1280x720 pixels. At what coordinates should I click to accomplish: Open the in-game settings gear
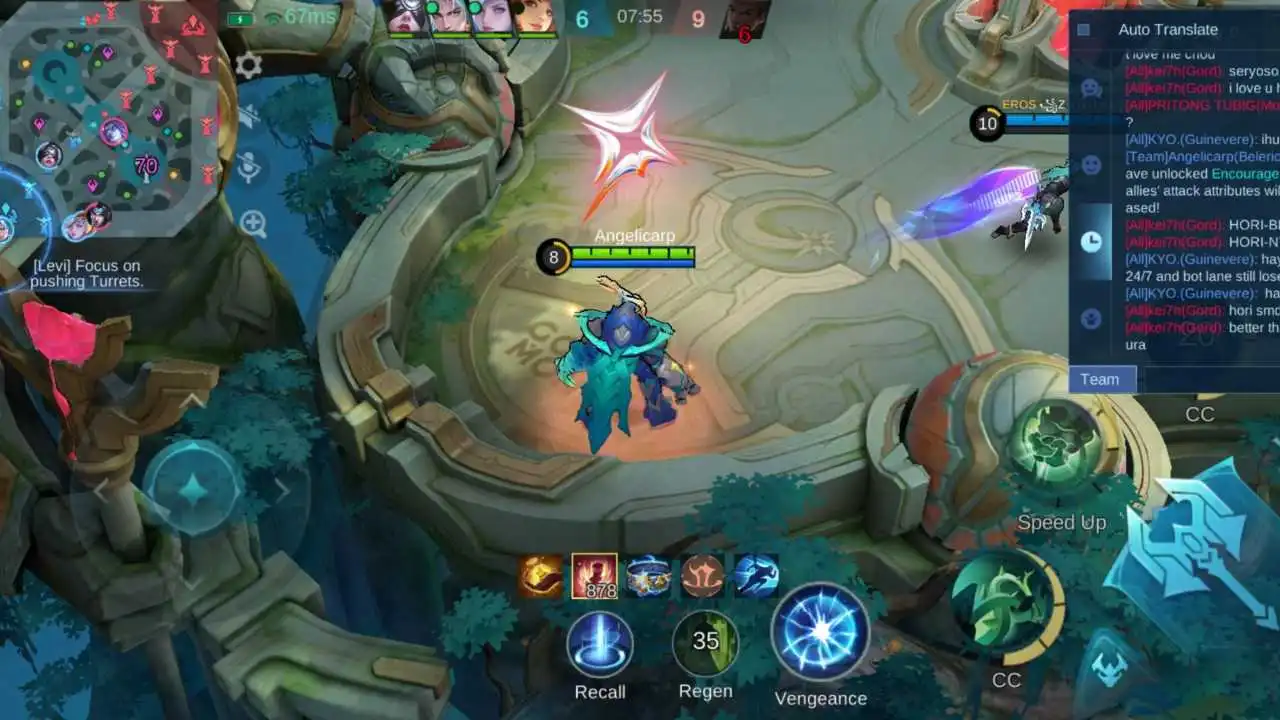[248, 65]
